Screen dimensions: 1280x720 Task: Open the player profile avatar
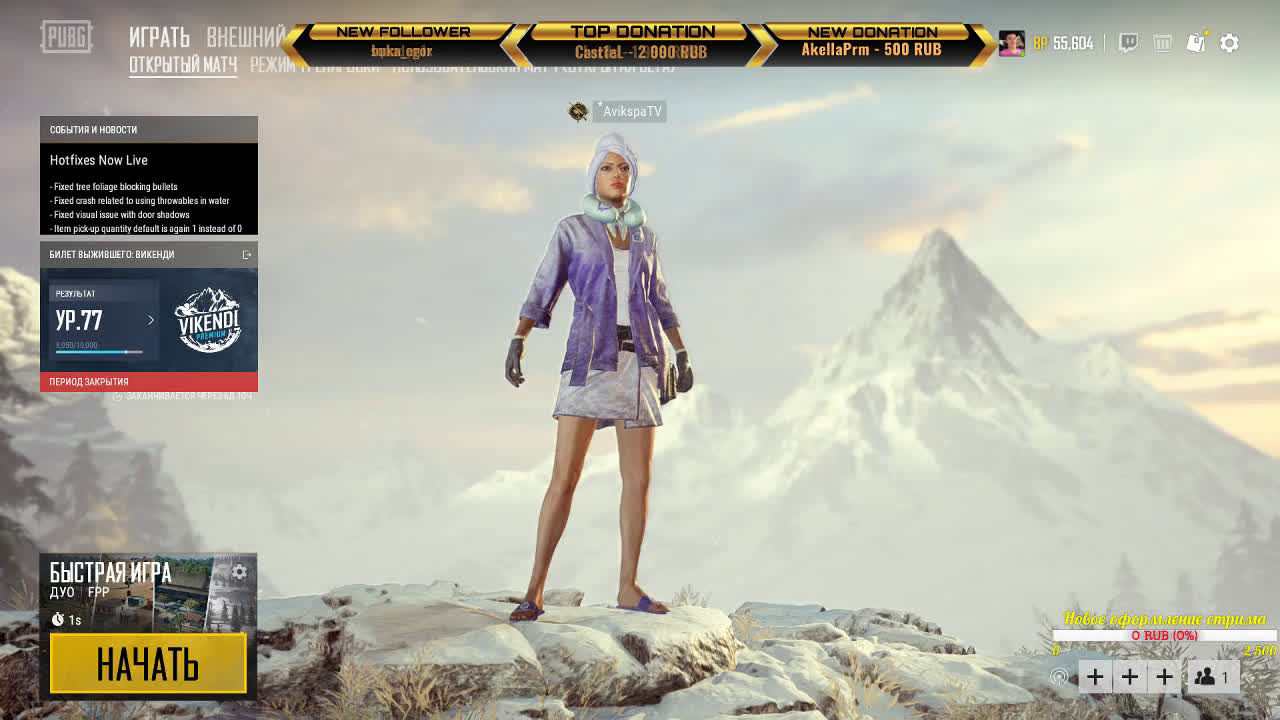(x=1011, y=43)
